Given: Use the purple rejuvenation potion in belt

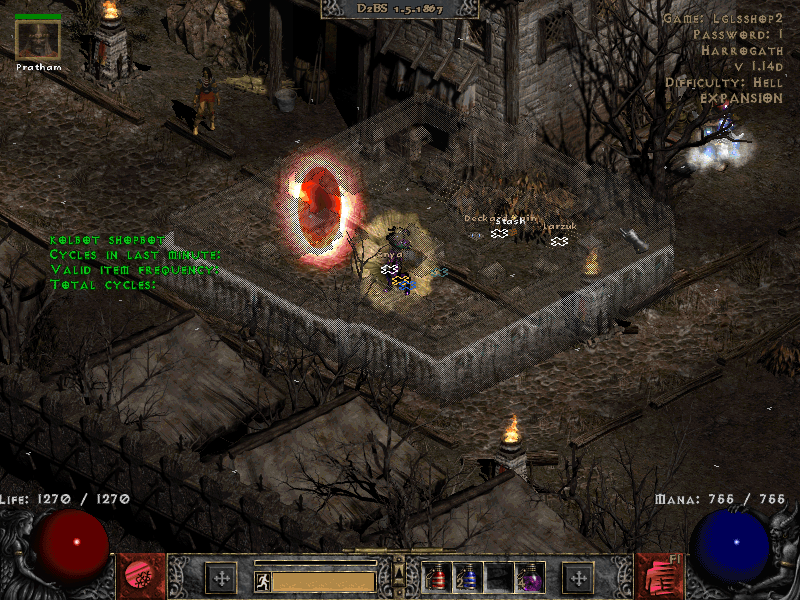Looking at the screenshot, I should point(528,577).
